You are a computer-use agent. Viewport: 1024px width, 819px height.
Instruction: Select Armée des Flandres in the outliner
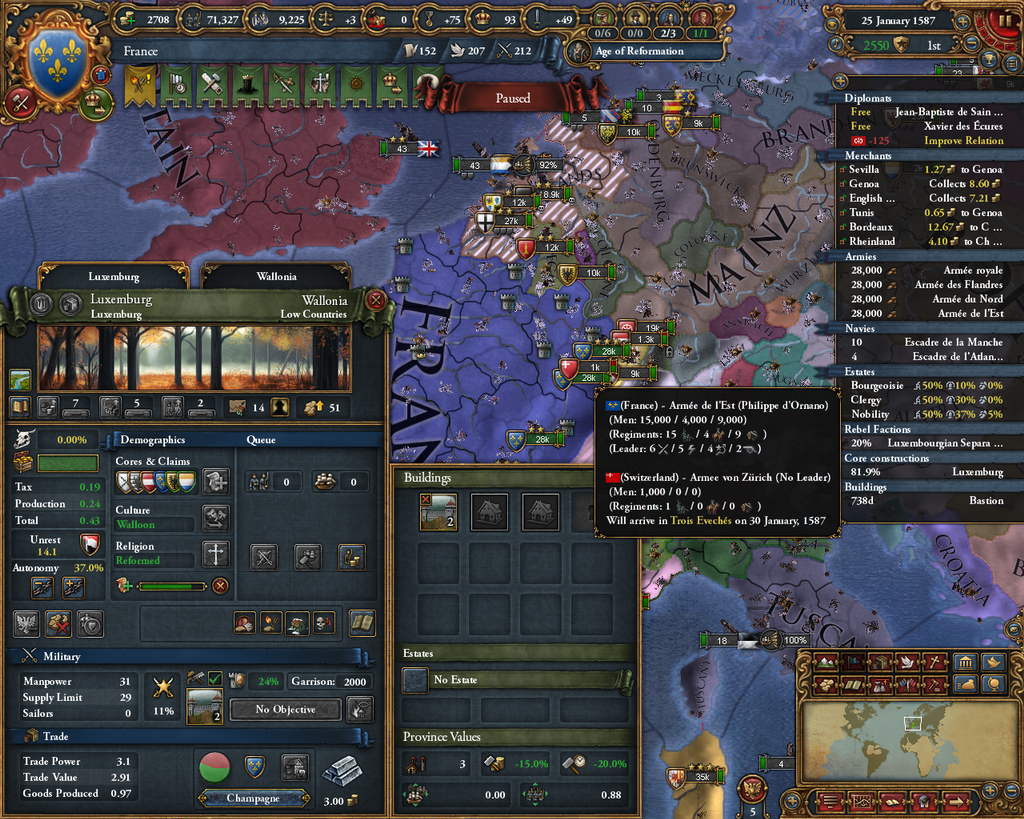coord(924,285)
